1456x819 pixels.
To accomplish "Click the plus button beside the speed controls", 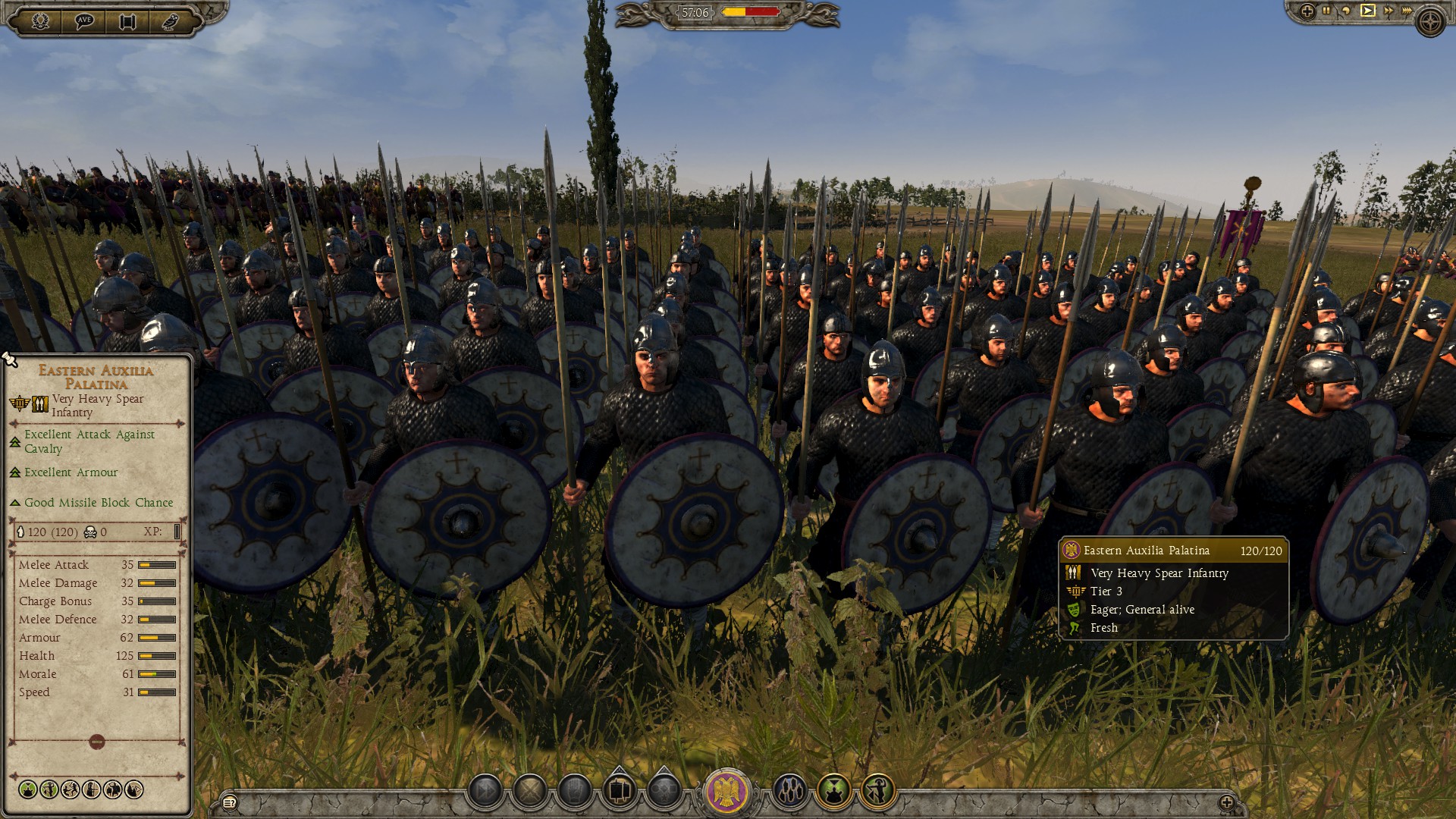I will 1307,11.
